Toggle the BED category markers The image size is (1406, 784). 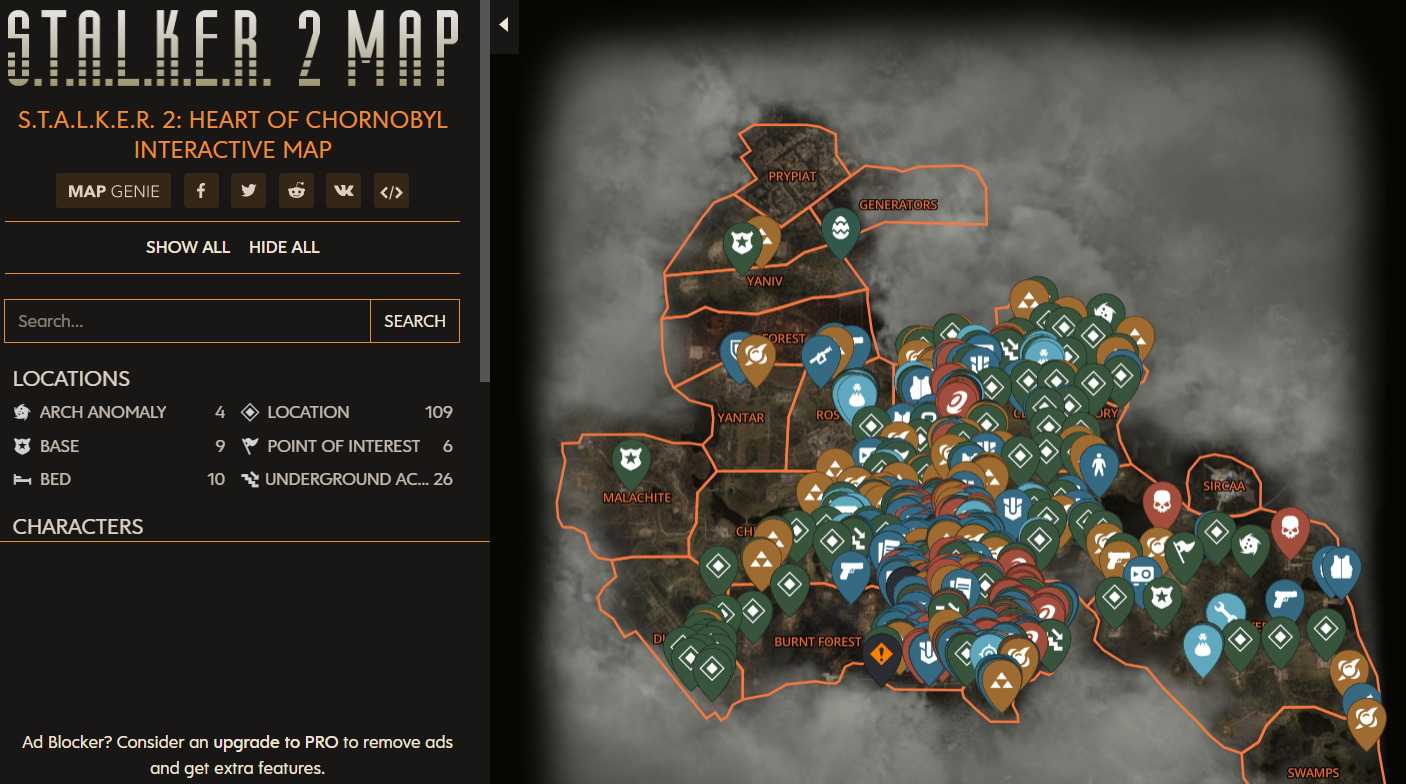[x=55, y=479]
